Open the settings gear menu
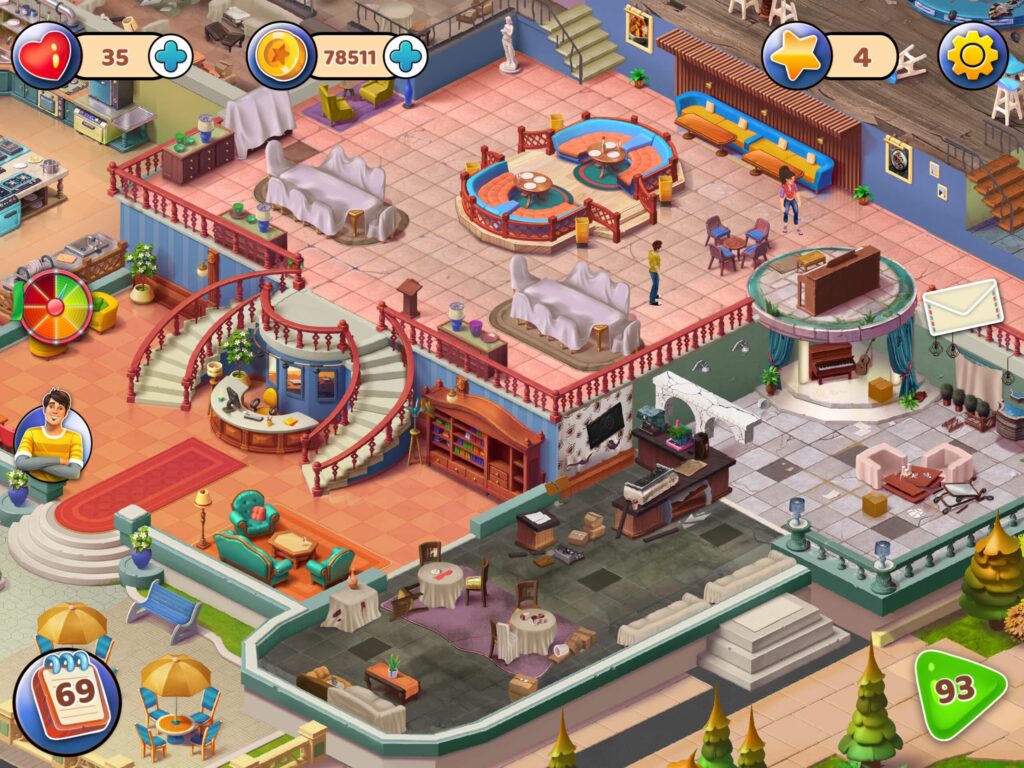This screenshot has width=1024, height=768. 972,55
